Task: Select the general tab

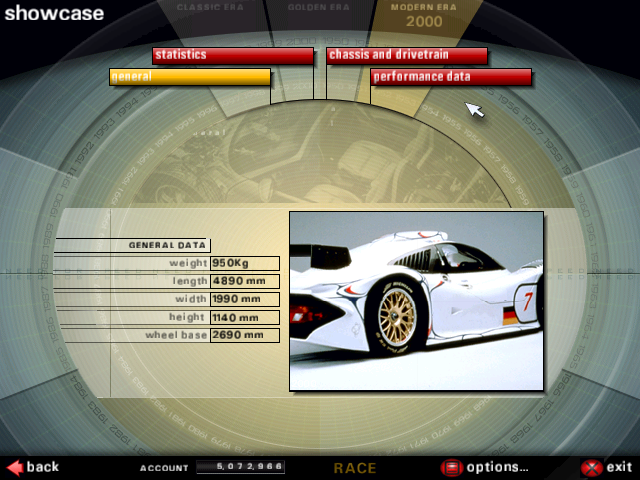Action: click(x=190, y=77)
